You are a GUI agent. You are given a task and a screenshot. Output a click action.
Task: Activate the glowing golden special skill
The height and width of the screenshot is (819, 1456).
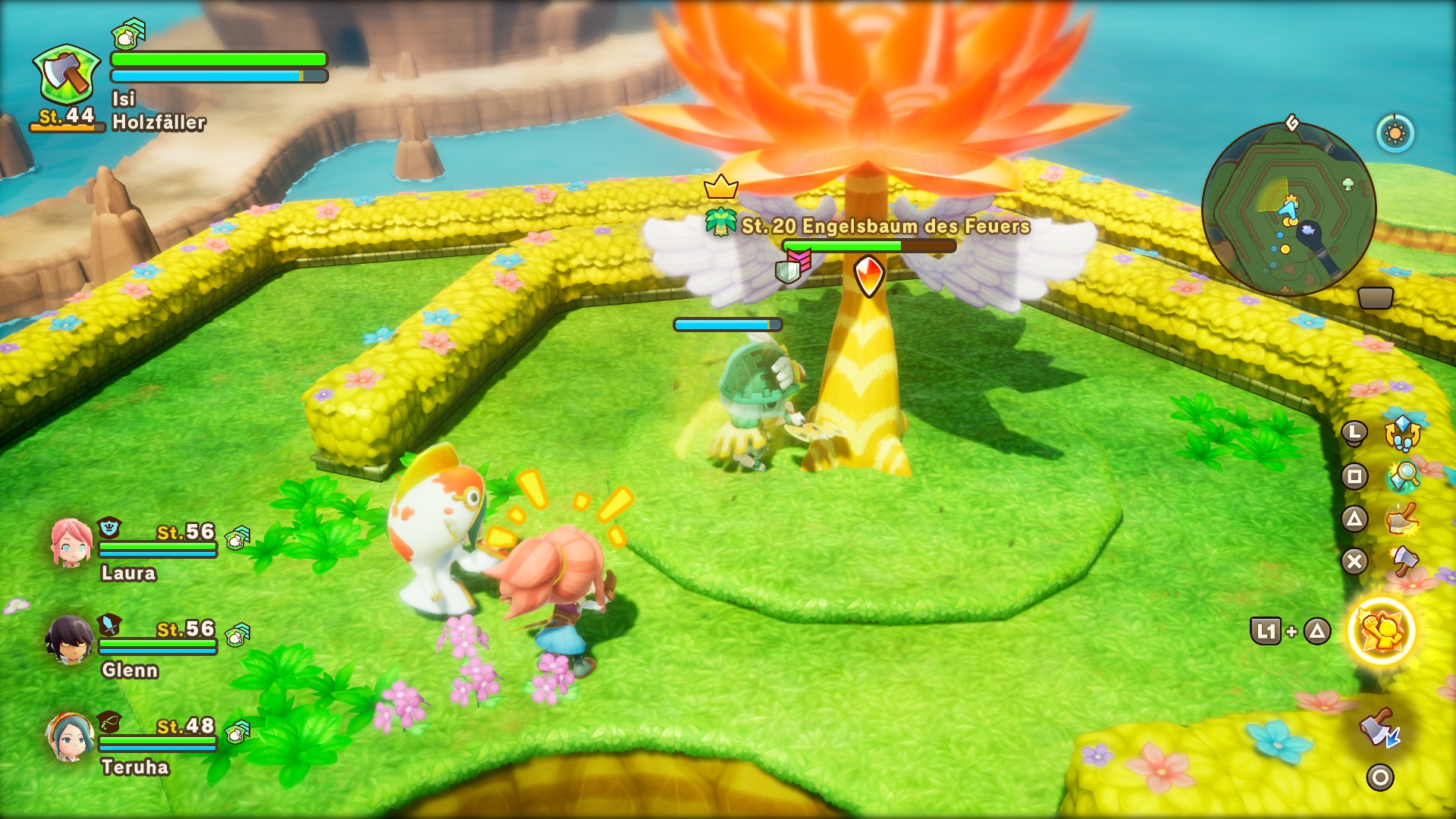click(x=1381, y=631)
